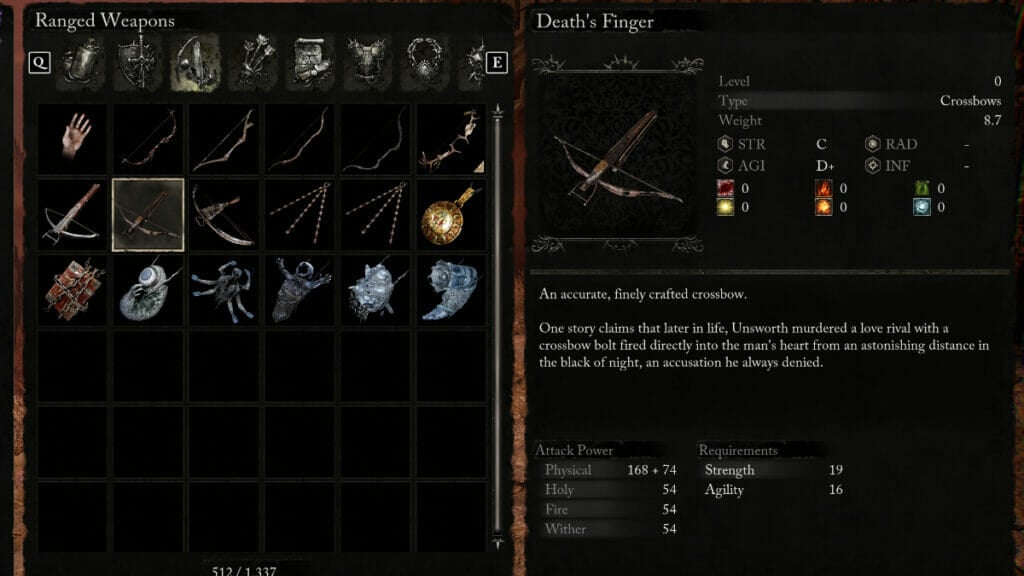Choose the golden medallion catalyst slot

(x=451, y=214)
